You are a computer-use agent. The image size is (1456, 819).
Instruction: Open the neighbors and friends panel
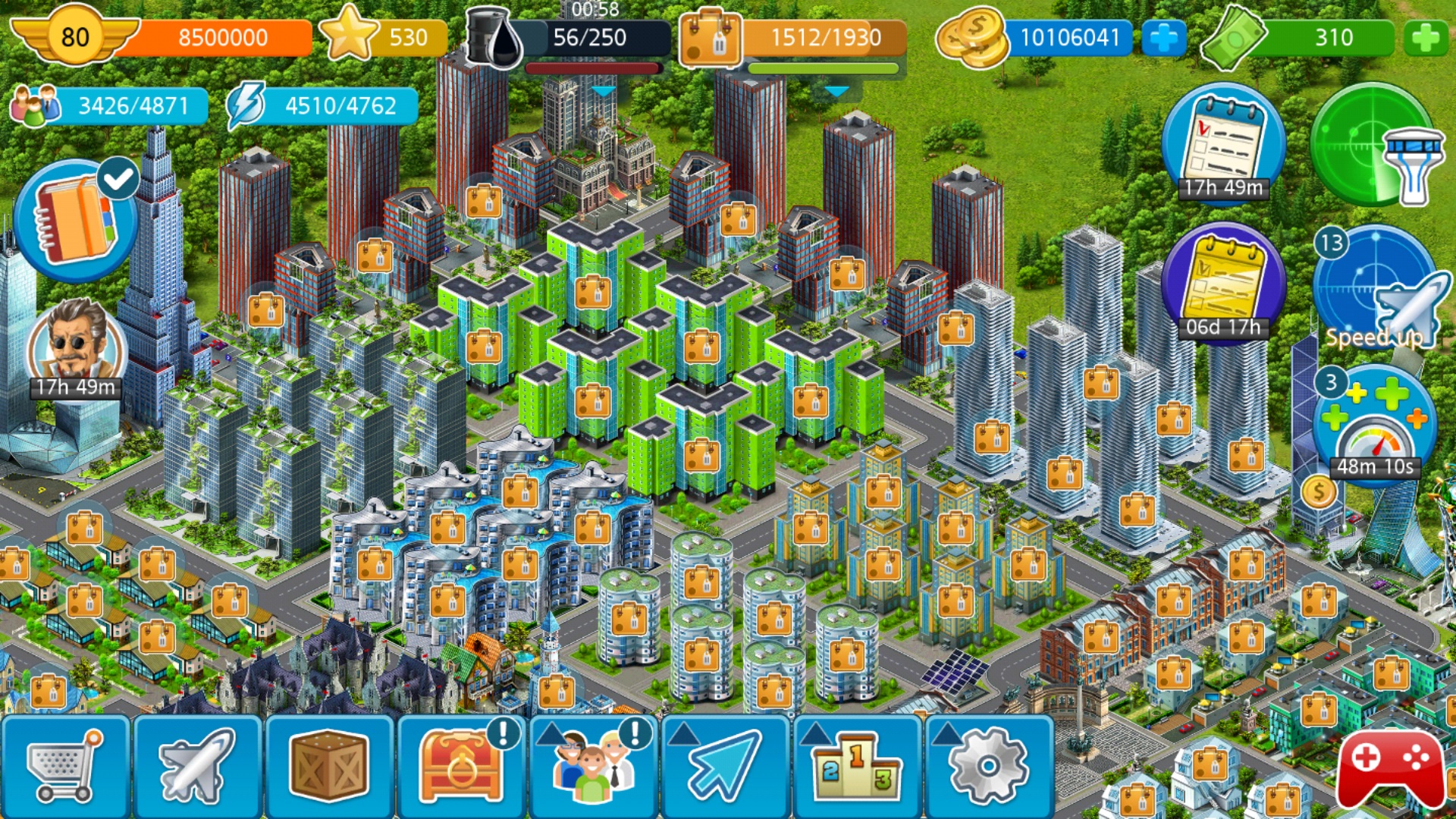(593, 767)
